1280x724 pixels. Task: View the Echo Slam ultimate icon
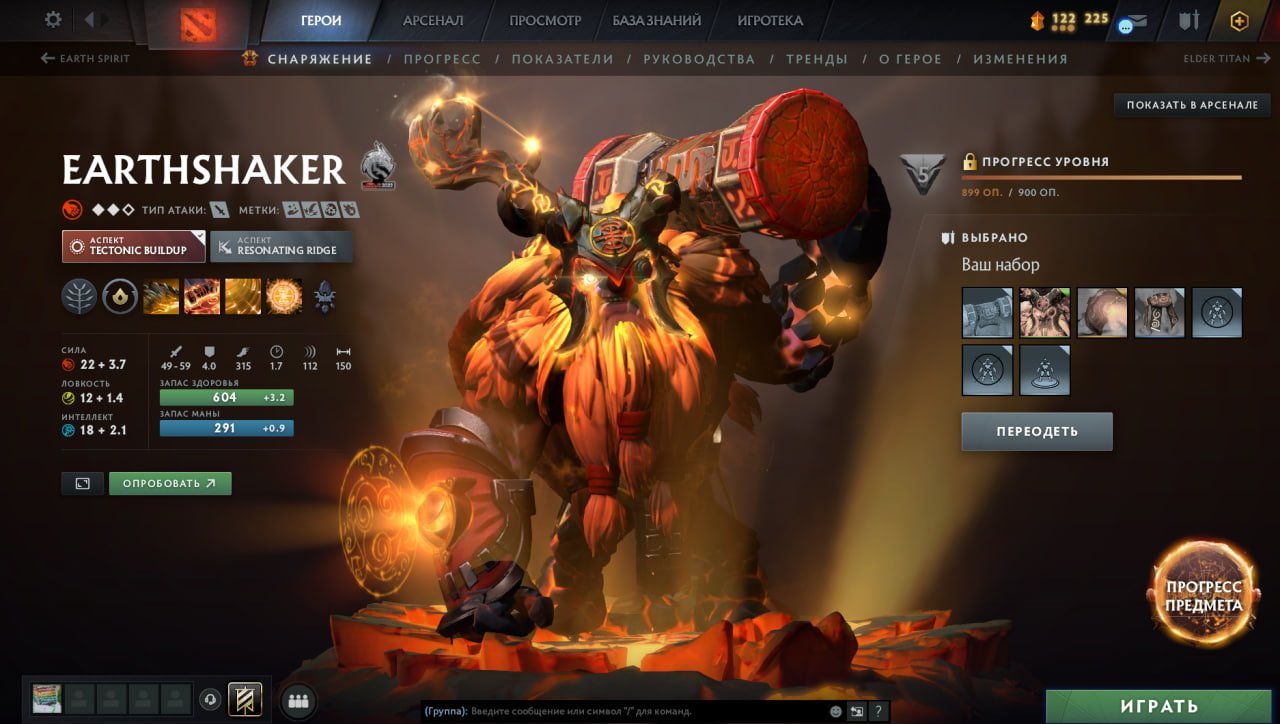click(283, 297)
